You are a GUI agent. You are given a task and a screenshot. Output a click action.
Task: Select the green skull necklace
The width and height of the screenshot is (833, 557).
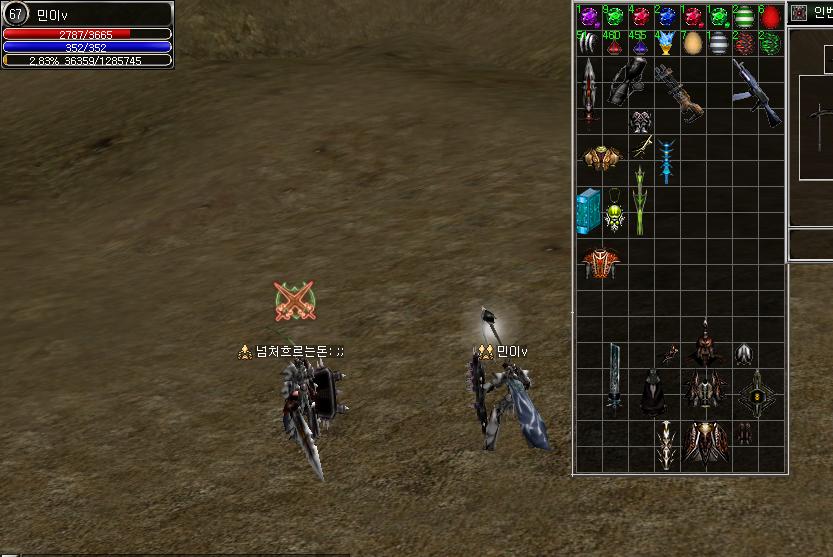point(615,213)
